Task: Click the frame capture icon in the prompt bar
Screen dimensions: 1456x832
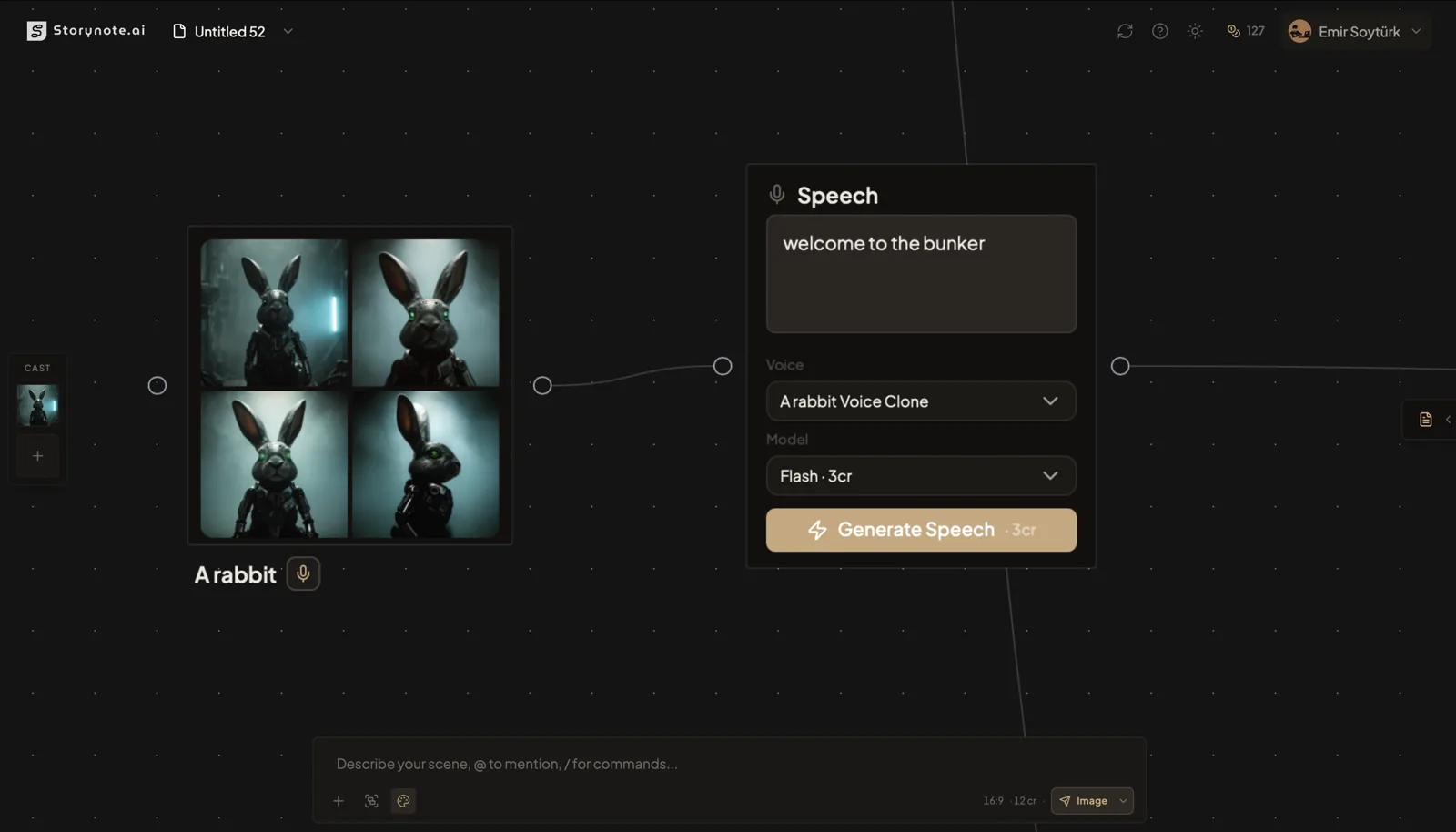Action: point(371,801)
